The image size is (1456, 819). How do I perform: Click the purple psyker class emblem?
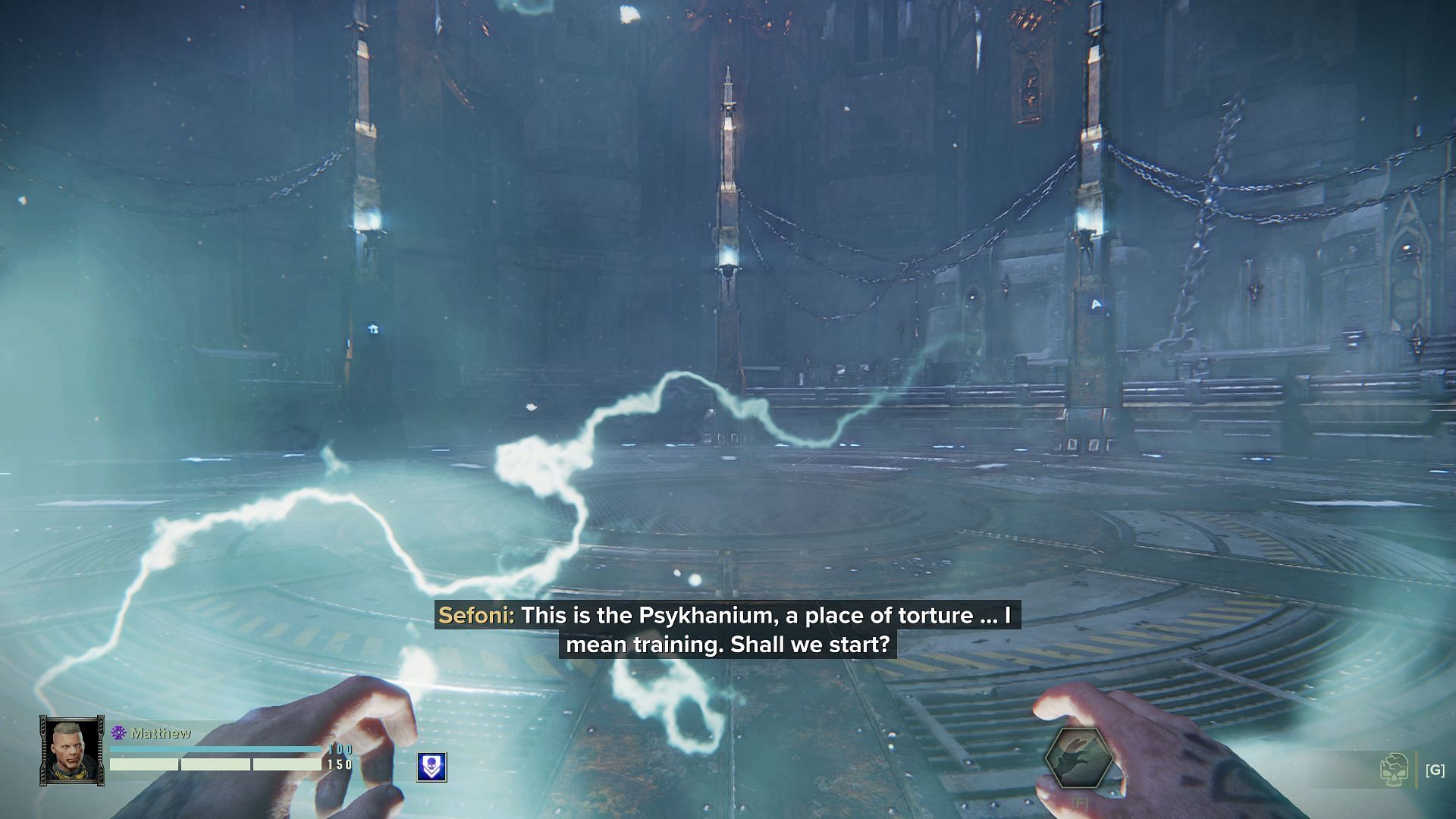pyautogui.click(x=118, y=733)
